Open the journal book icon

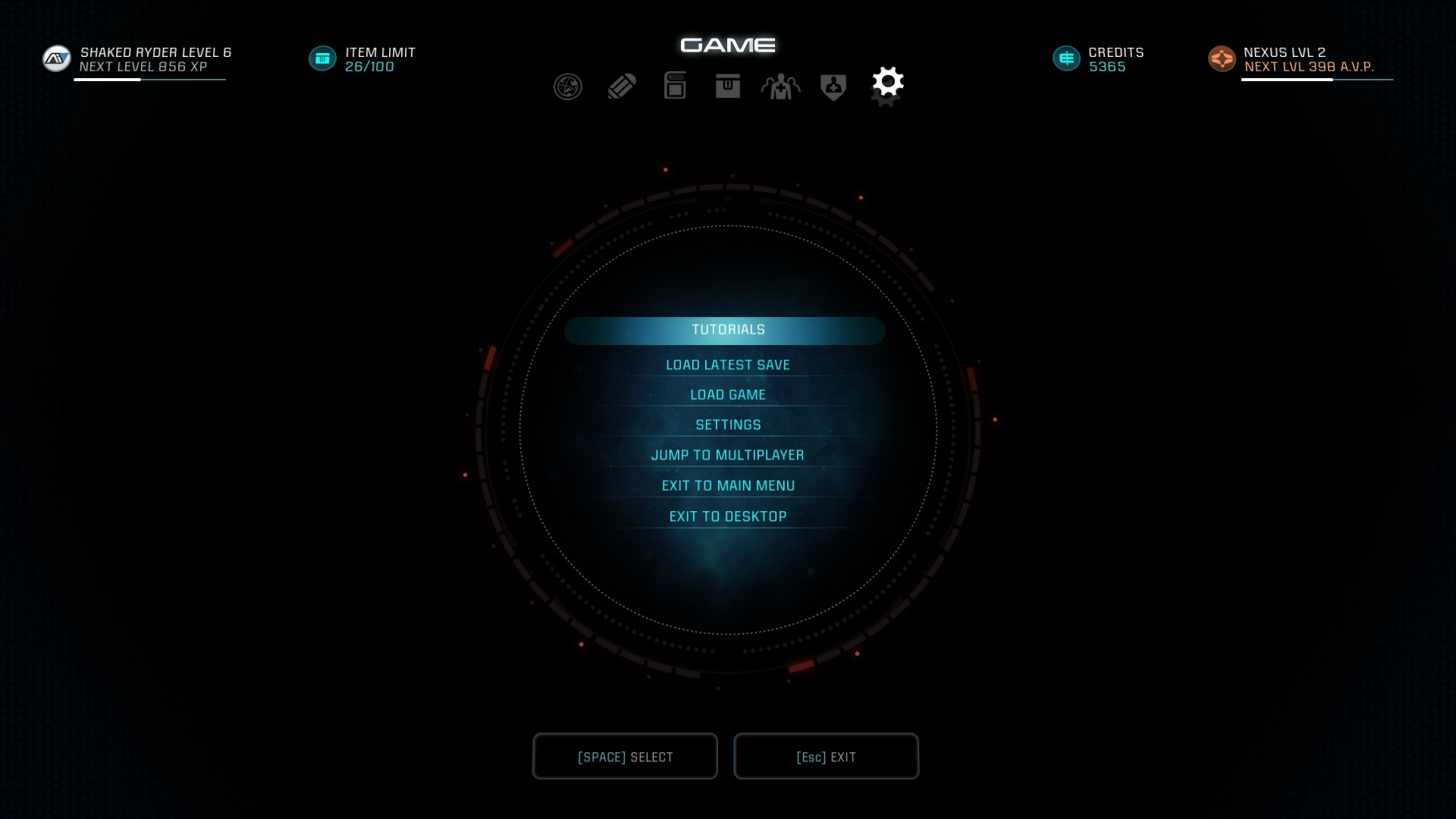tap(675, 86)
